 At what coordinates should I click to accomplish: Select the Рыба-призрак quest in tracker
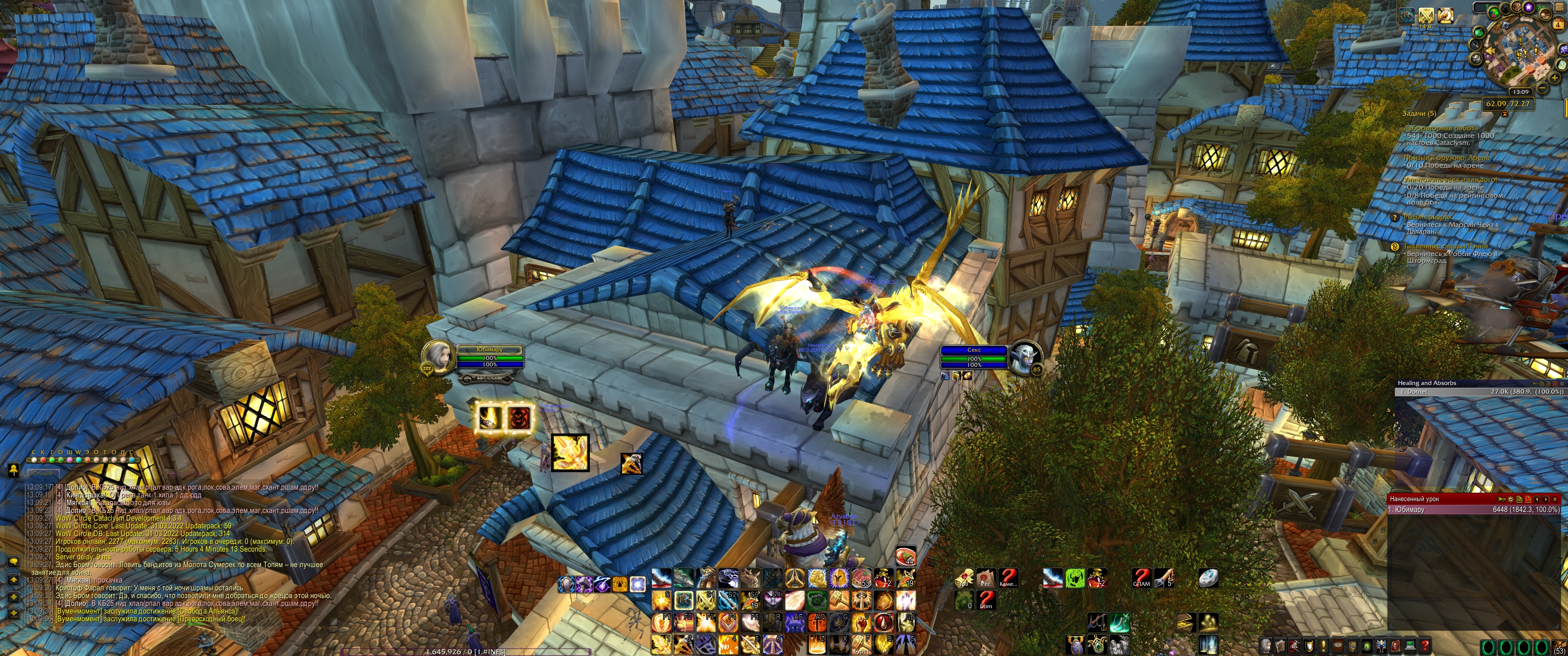click(x=1427, y=217)
